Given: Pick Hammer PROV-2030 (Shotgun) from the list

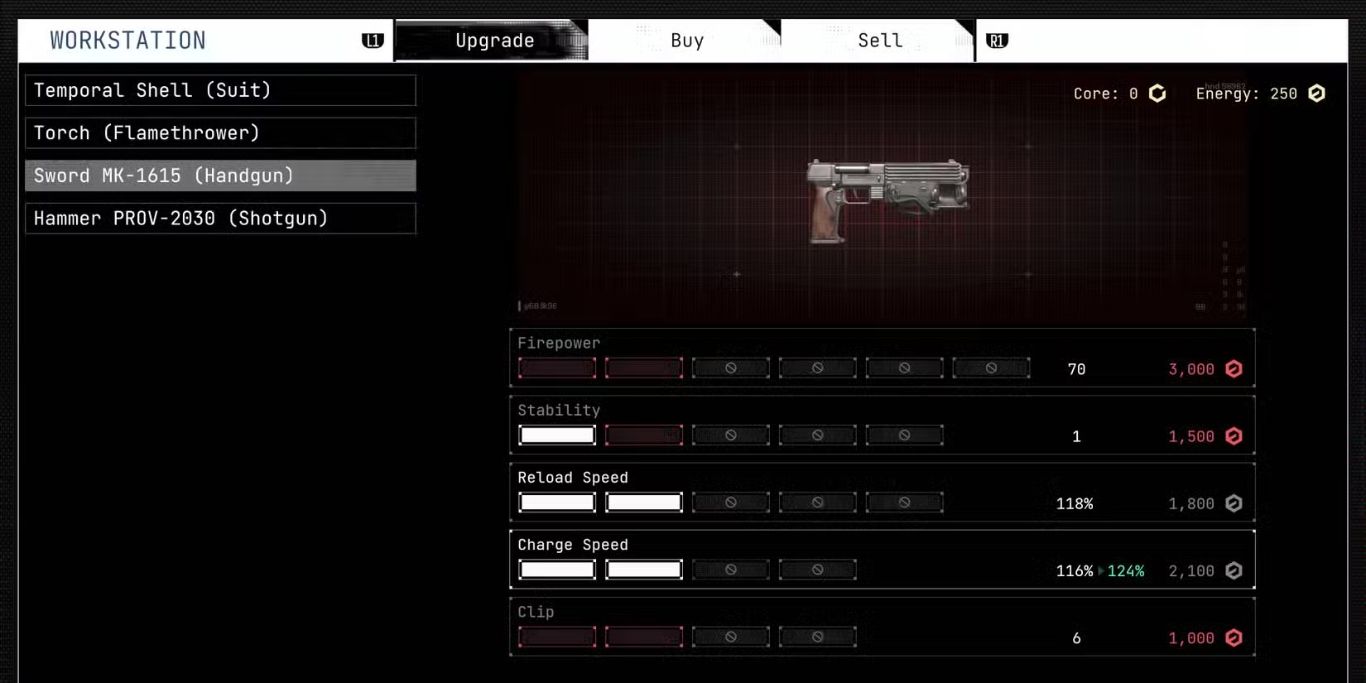Looking at the screenshot, I should click(220, 218).
